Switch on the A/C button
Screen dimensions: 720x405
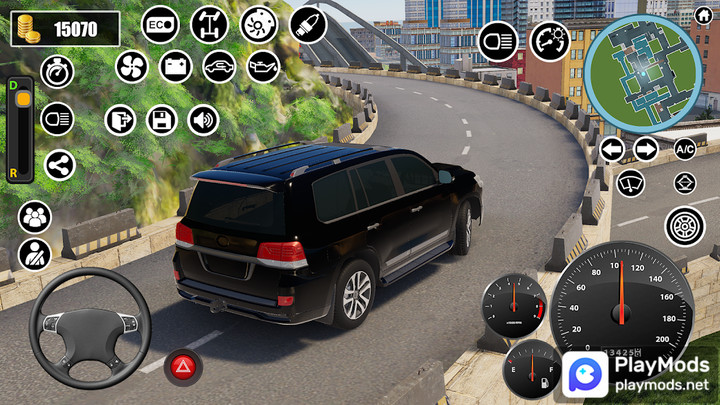(685, 150)
